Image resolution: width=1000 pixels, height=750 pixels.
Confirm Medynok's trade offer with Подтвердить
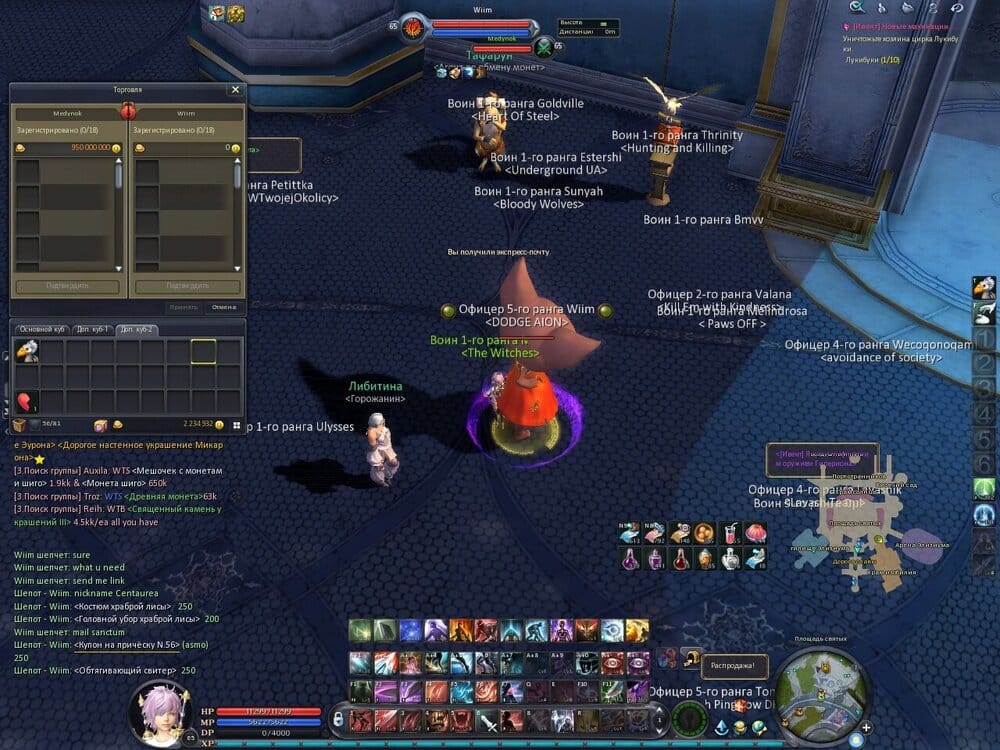coord(68,287)
